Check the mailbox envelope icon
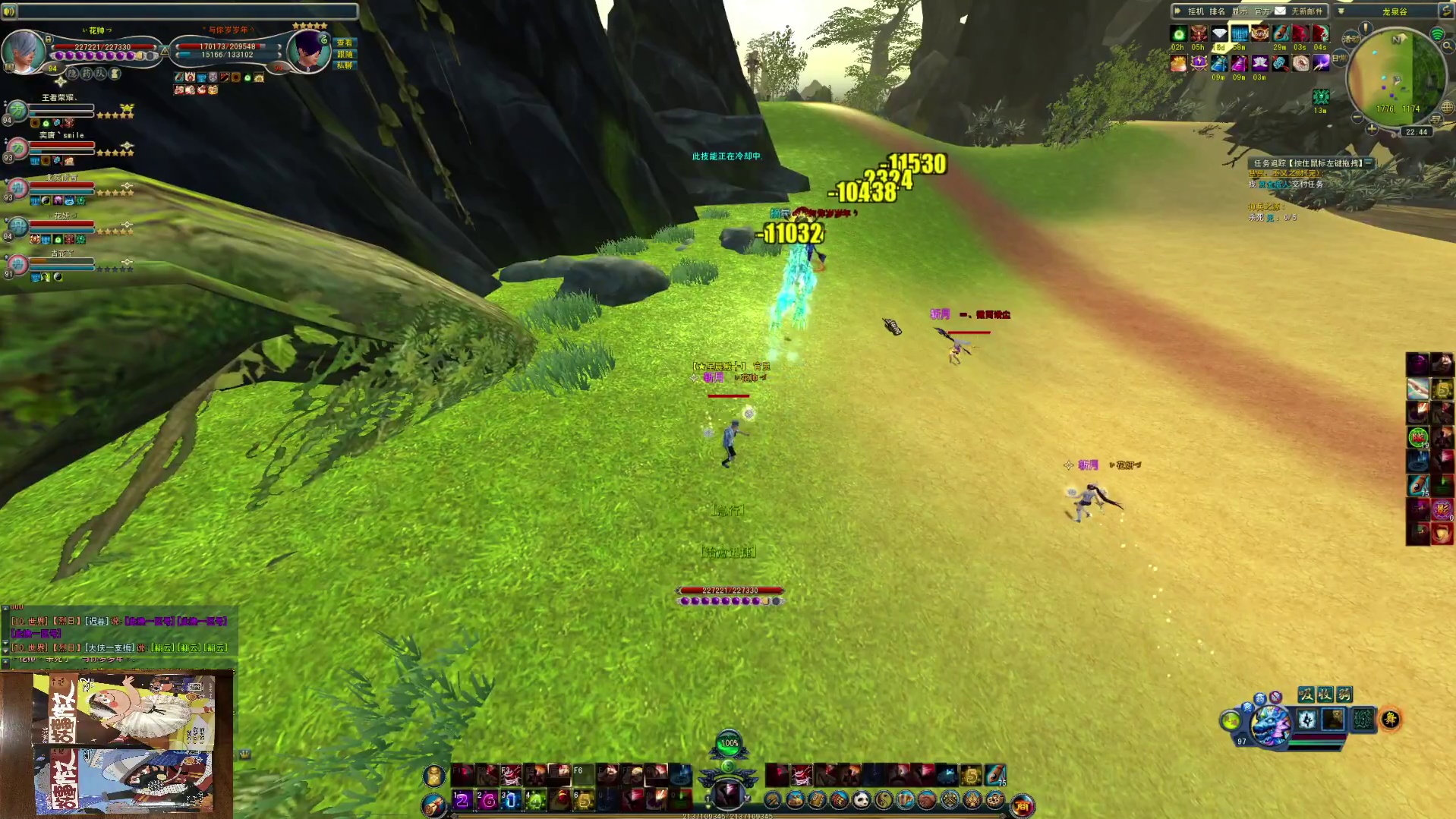The width and height of the screenshot is (1456, 819). coord(1281,11)
